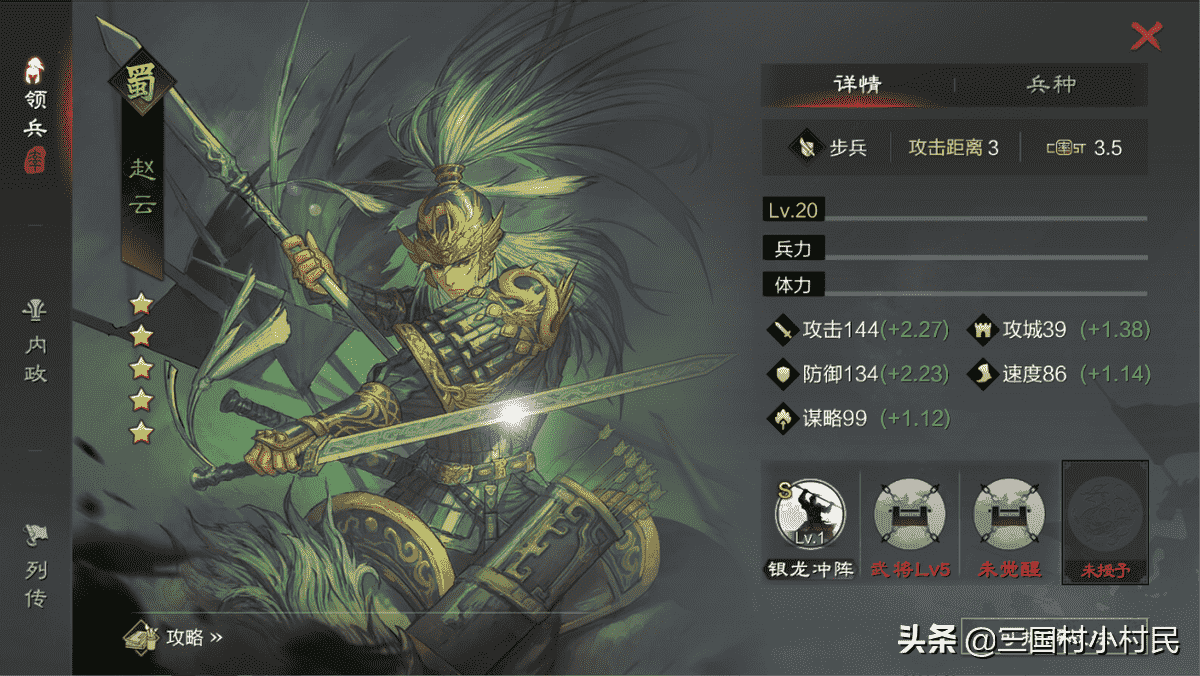This screenshot has height=676, width=1200.
Task: Open the 攻略 strategy guide
Action: point(173,637)
